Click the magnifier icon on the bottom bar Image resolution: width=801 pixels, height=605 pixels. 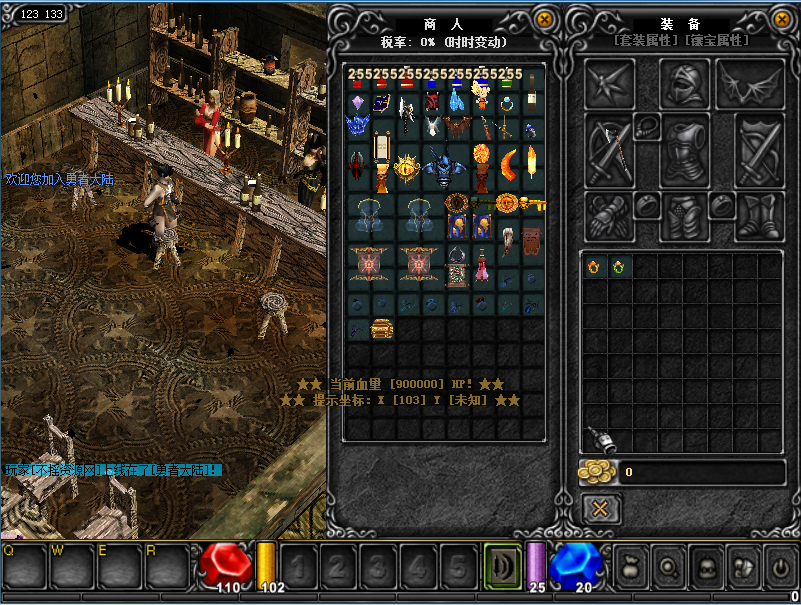pos(668,567)
